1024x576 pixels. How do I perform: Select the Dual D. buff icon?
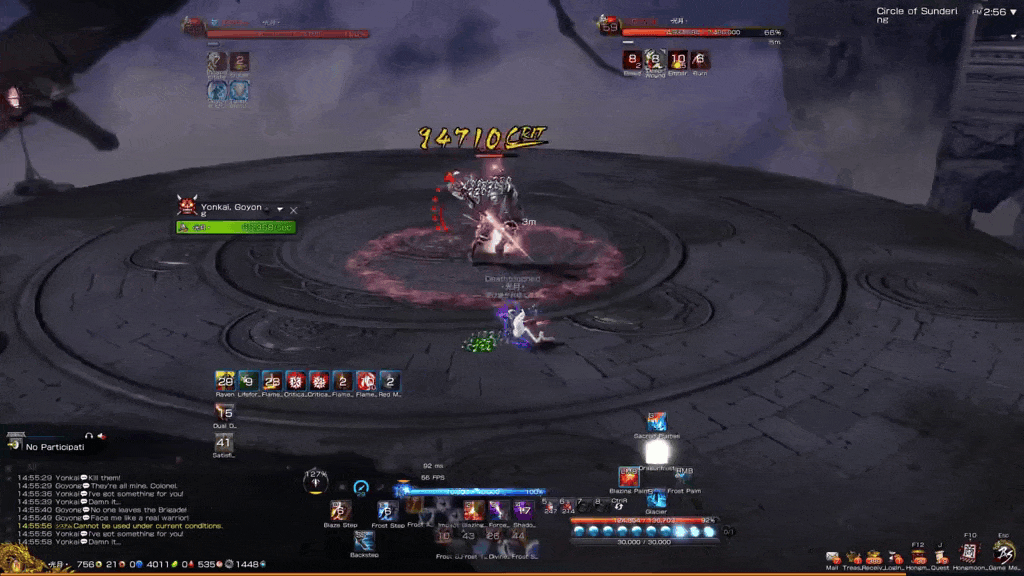[x=225, y=413]
